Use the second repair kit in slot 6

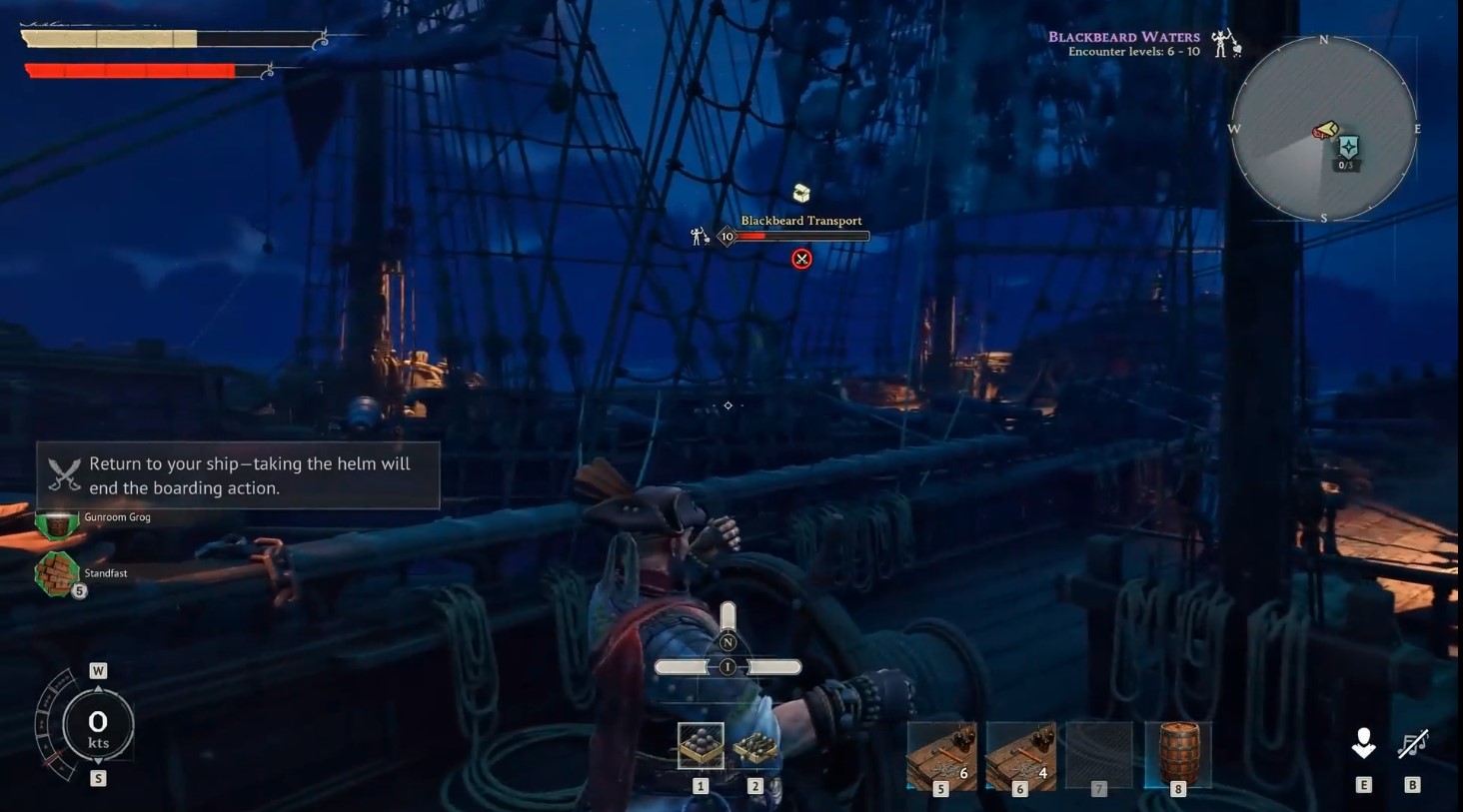pos(1019,754)
